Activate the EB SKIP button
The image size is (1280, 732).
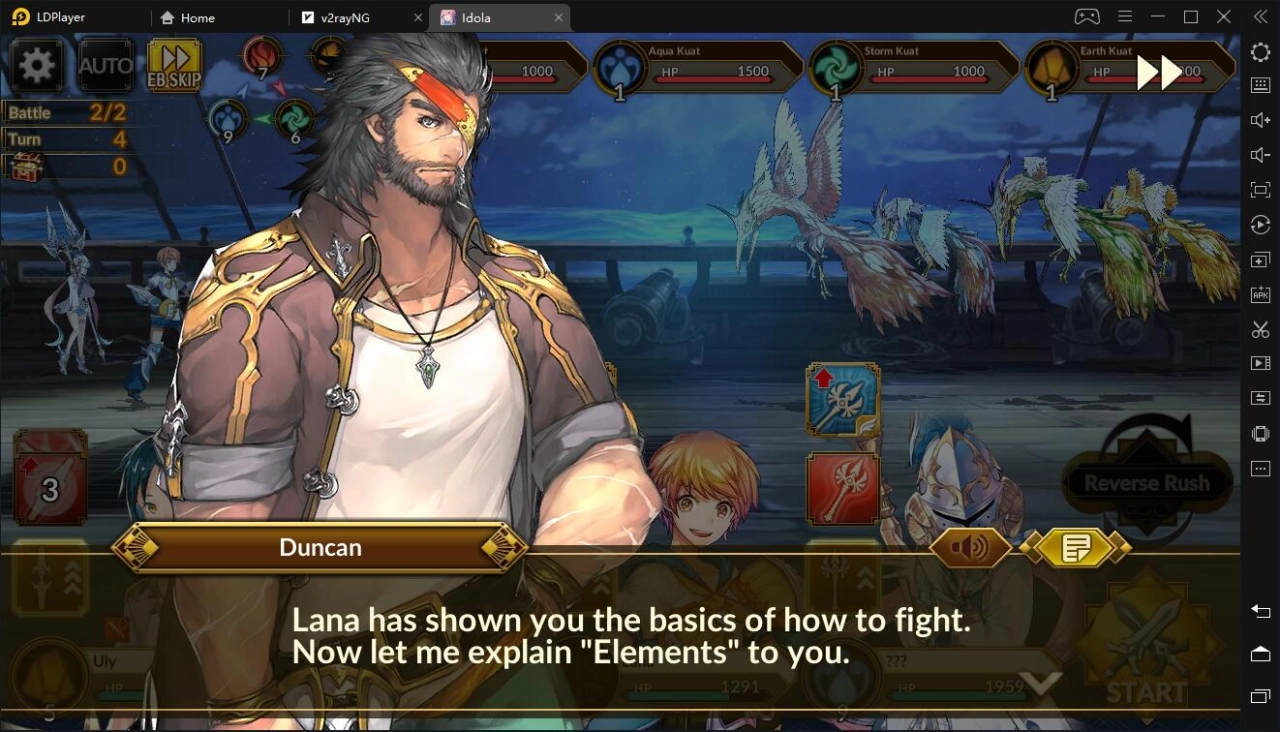click(175, 66)
